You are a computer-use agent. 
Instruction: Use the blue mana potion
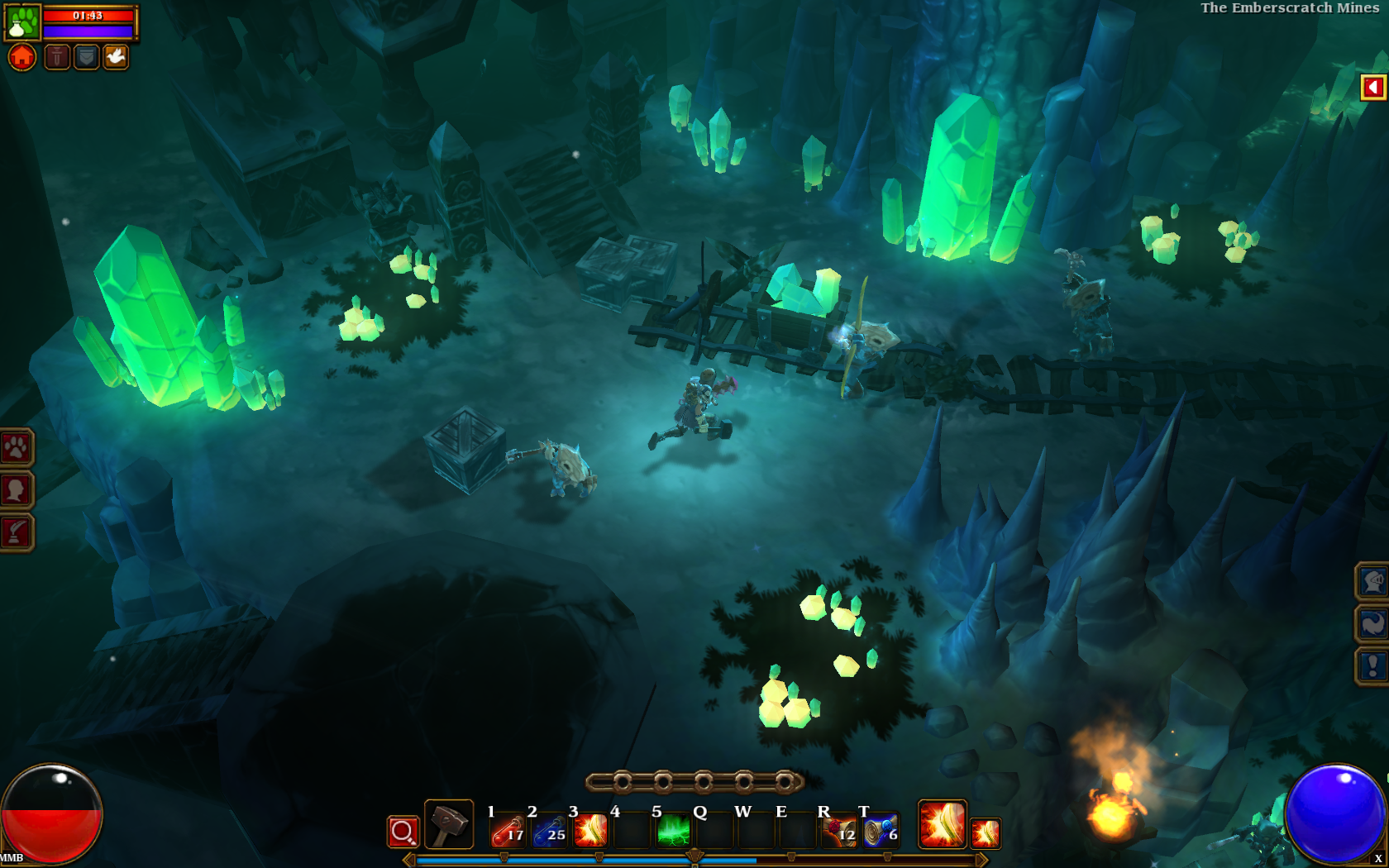coord(549,831)
